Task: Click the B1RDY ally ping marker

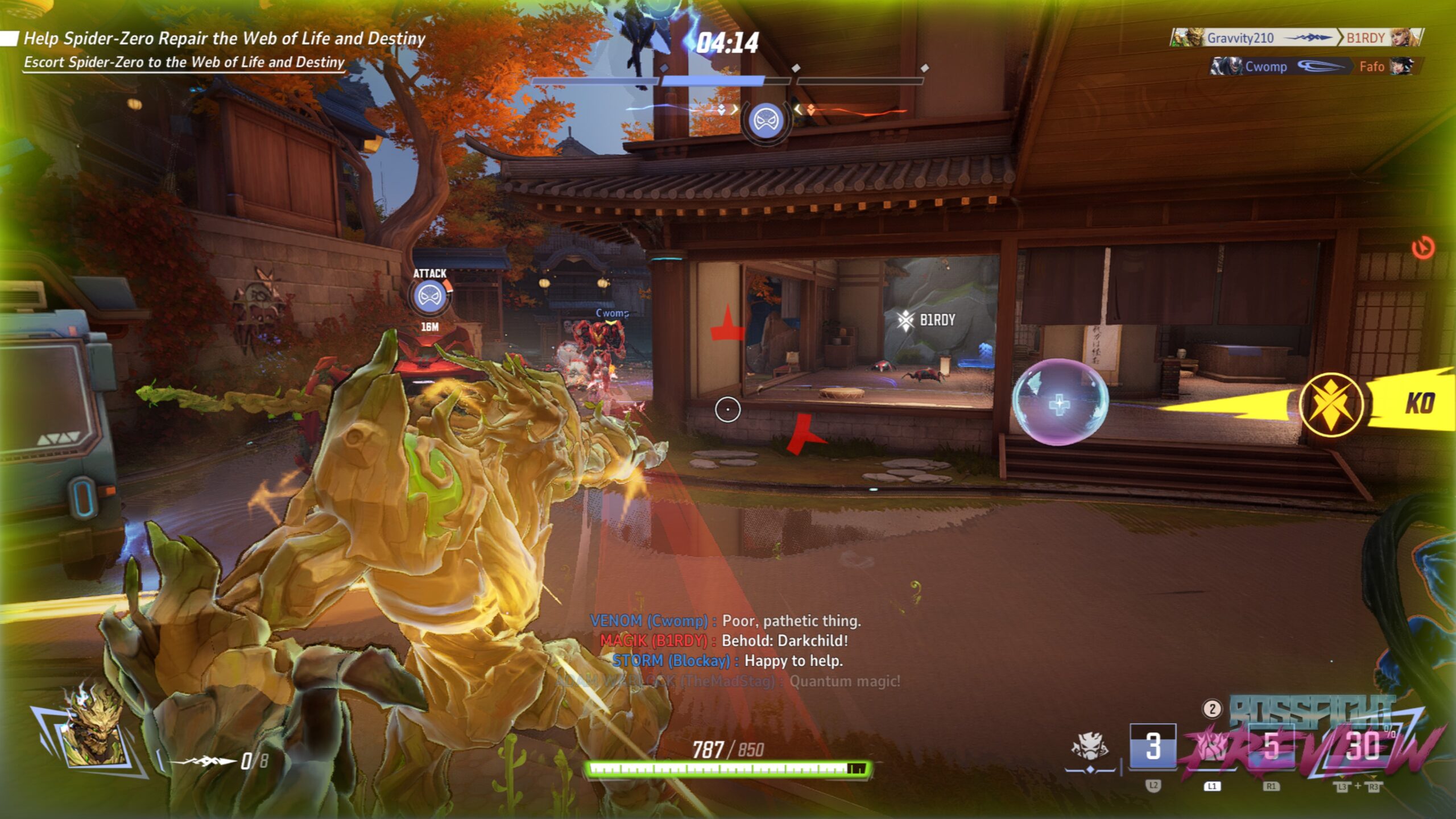Action: (927, 320)
